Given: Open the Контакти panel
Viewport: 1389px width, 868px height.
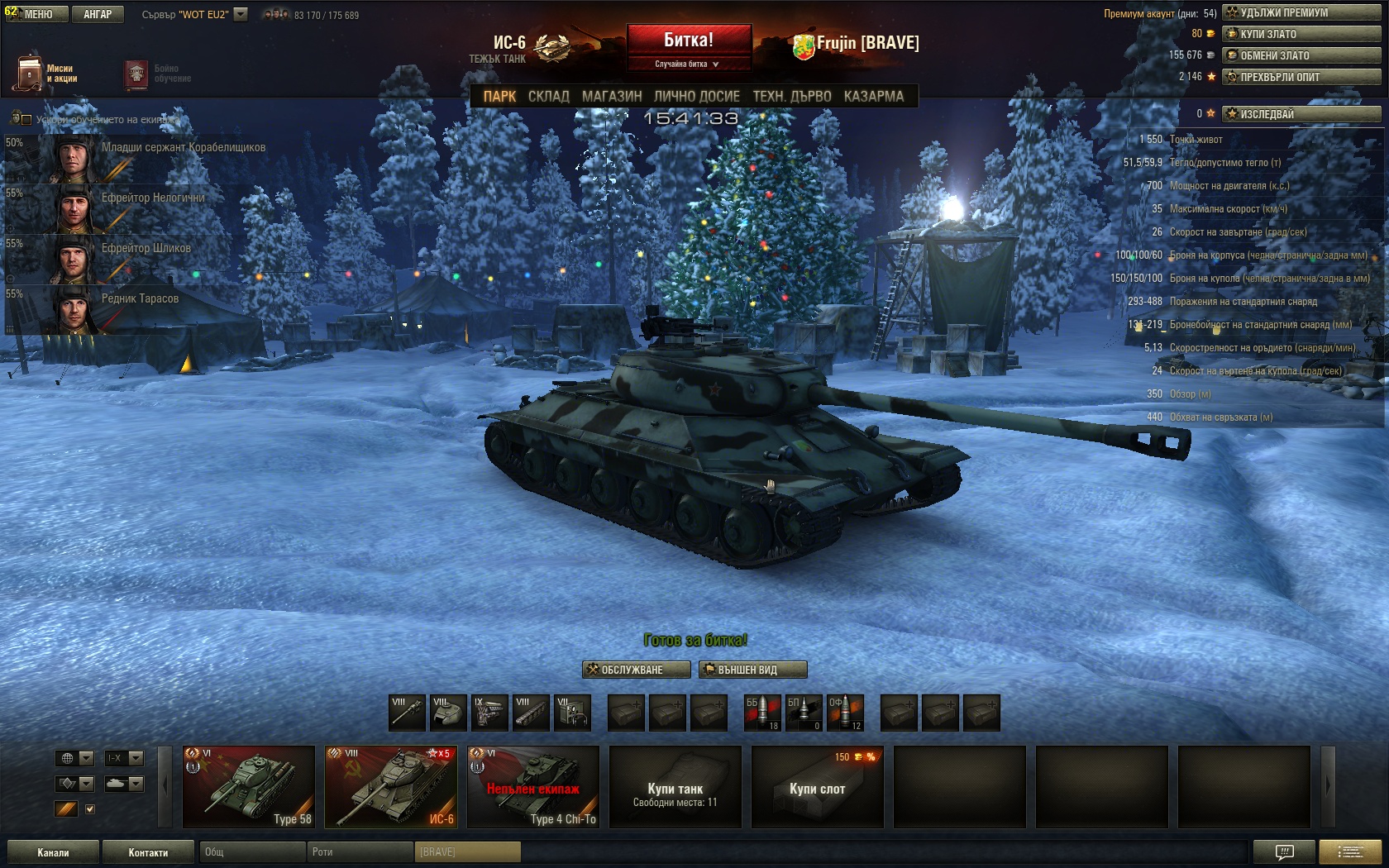Looking at the screenshot, I should [x=148, y=852].
